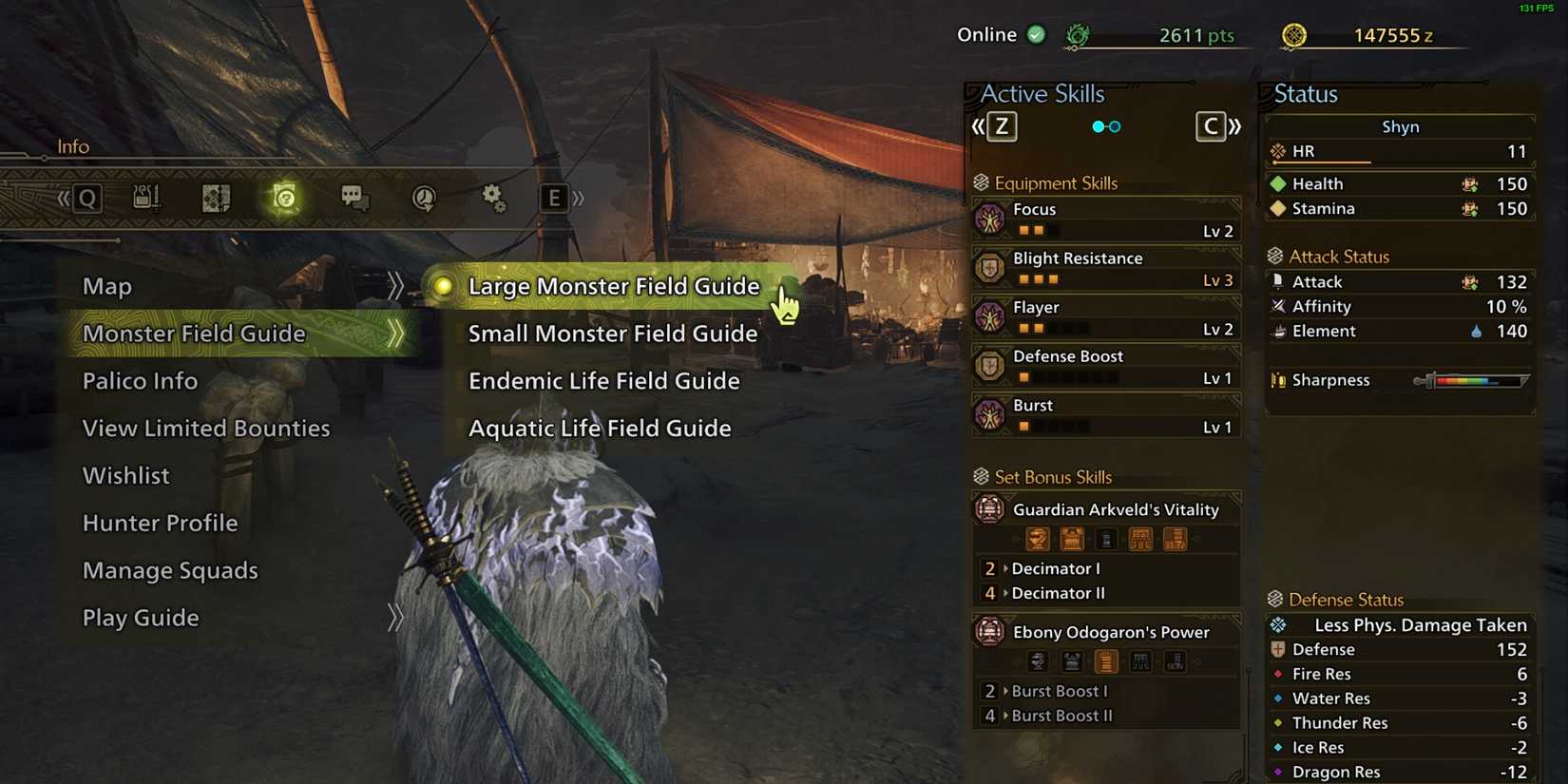1568x784 pixels.
Task: Click the Ebony Odogaron's Power set emblem
Action: pyautogui.click(x=989, y=631)
